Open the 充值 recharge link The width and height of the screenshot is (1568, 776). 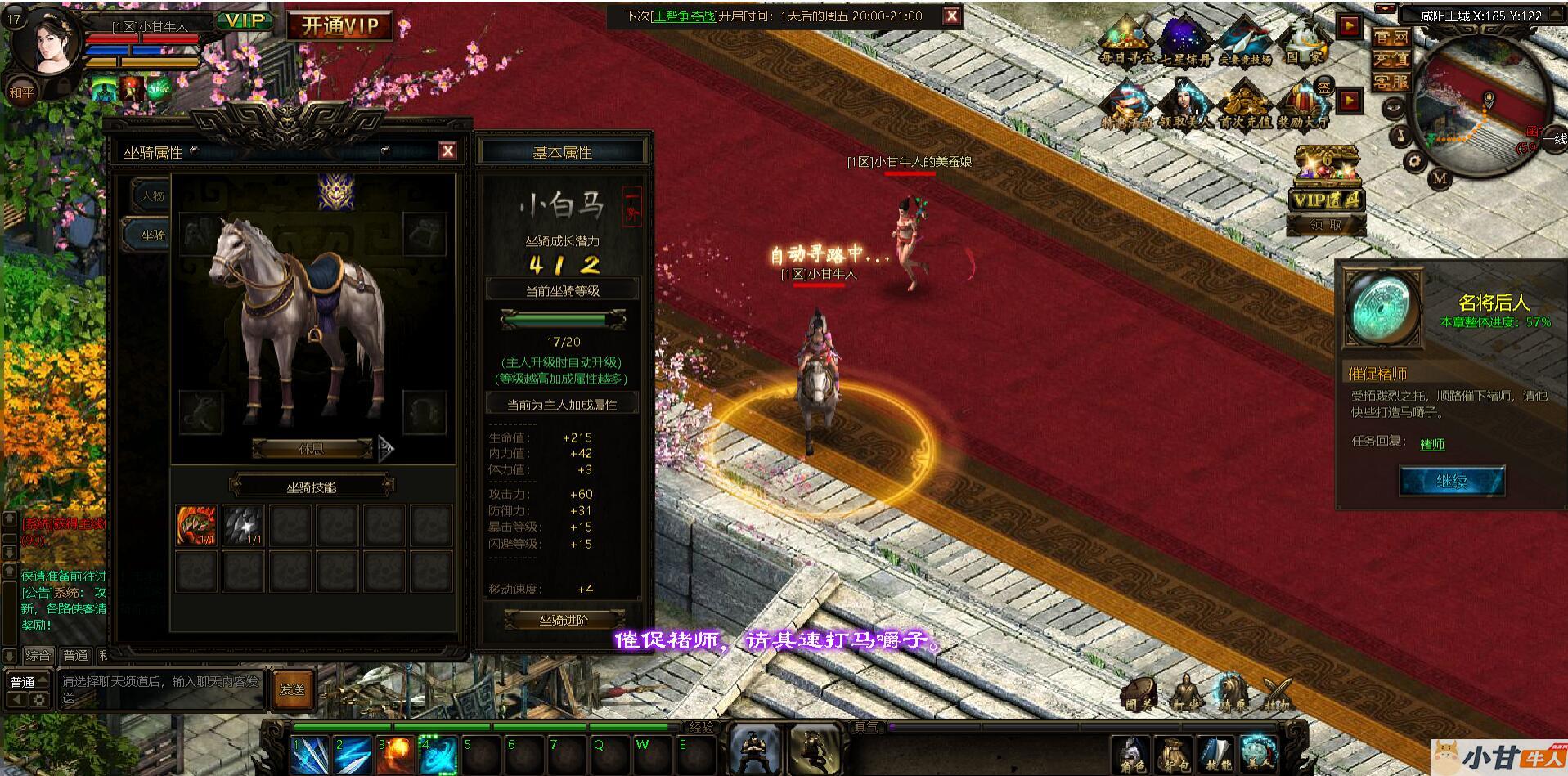click(1391, 59)
